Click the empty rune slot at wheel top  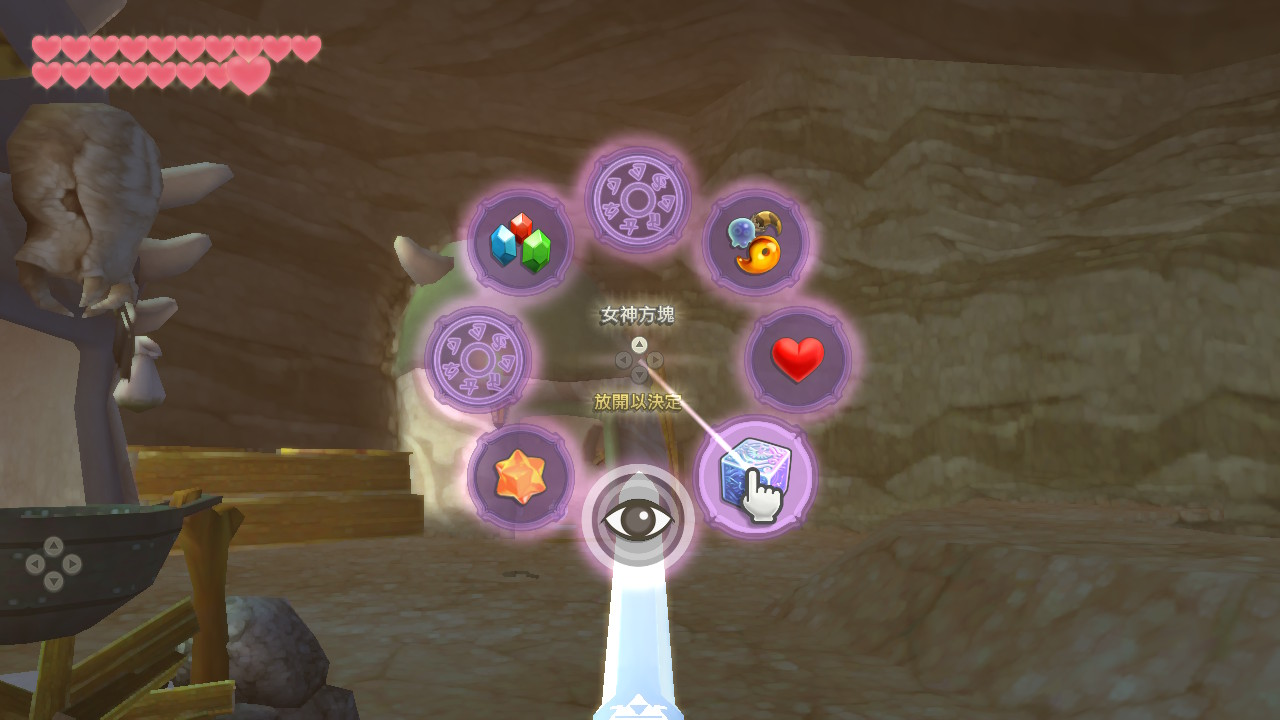[638, 200]
